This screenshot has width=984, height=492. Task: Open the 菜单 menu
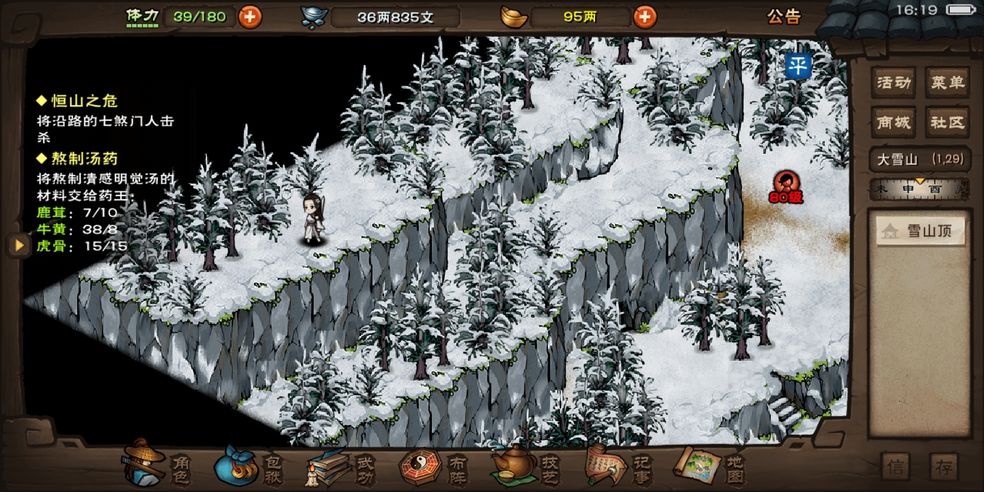(947, 83)
